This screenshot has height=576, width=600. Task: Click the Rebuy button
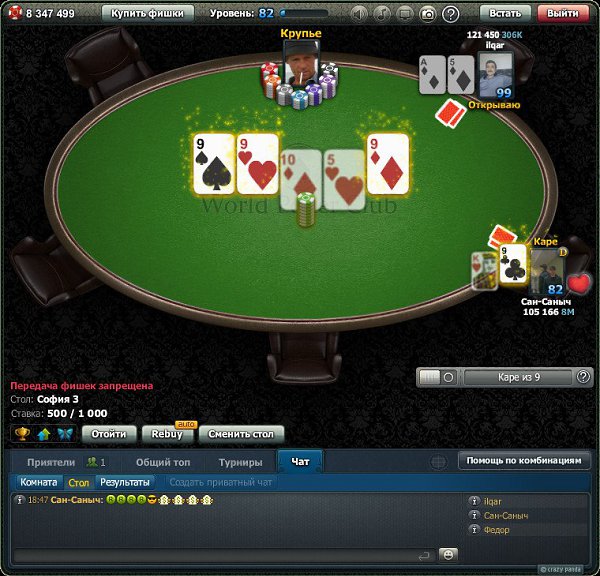click(x=167, y=434)
